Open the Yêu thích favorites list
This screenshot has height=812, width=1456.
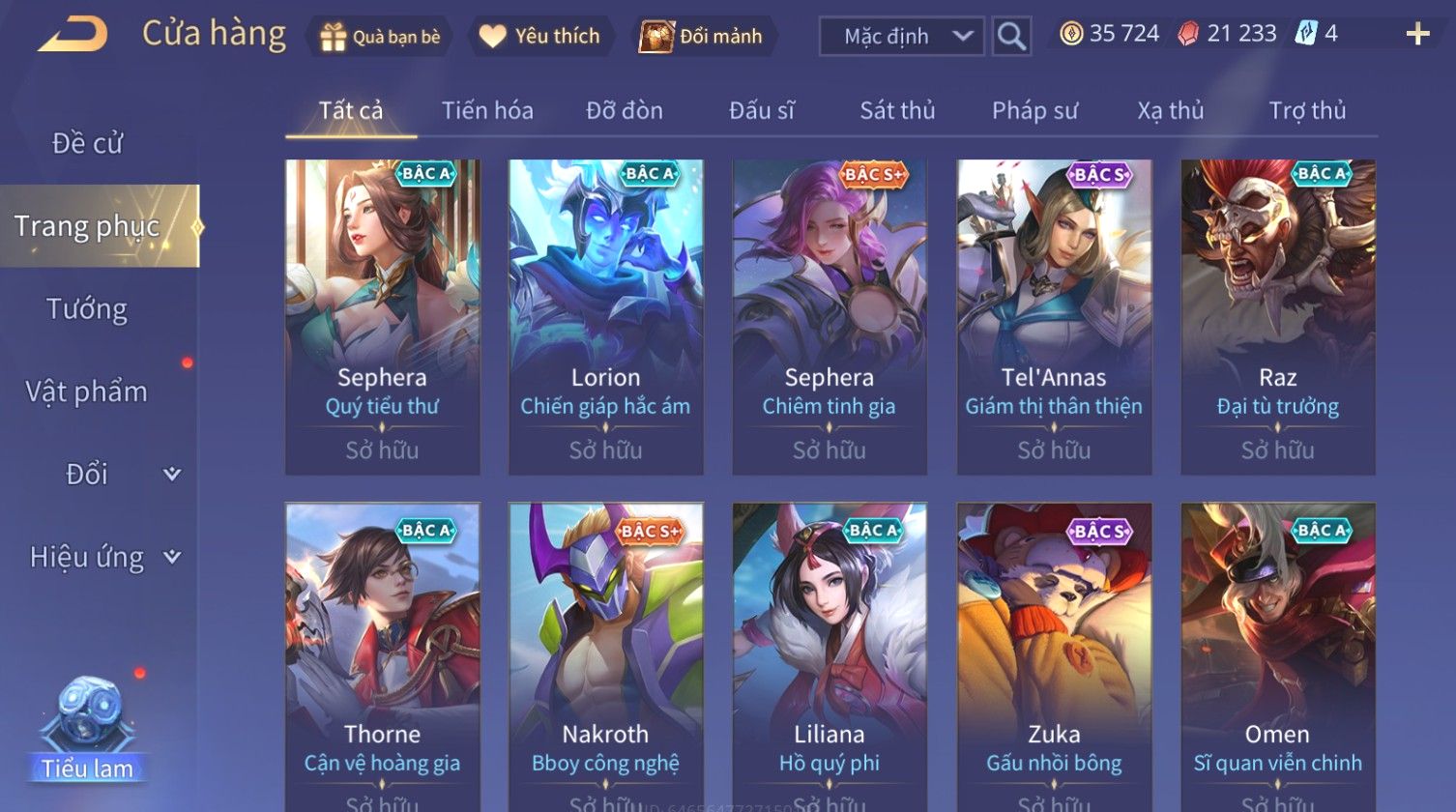coord(541,37)
